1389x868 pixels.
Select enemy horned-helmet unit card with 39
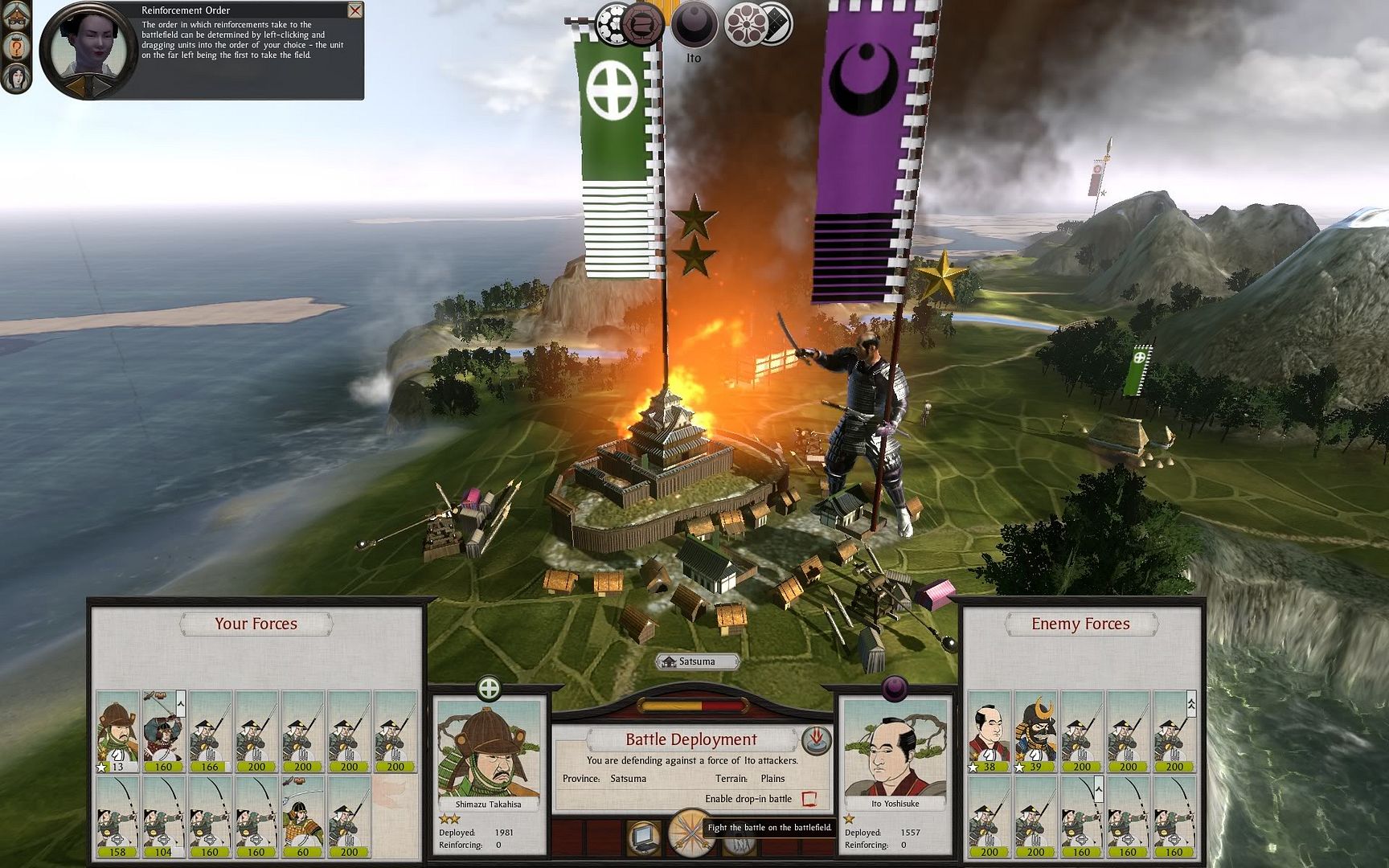pyautogui.click(x=1035, y=731)
